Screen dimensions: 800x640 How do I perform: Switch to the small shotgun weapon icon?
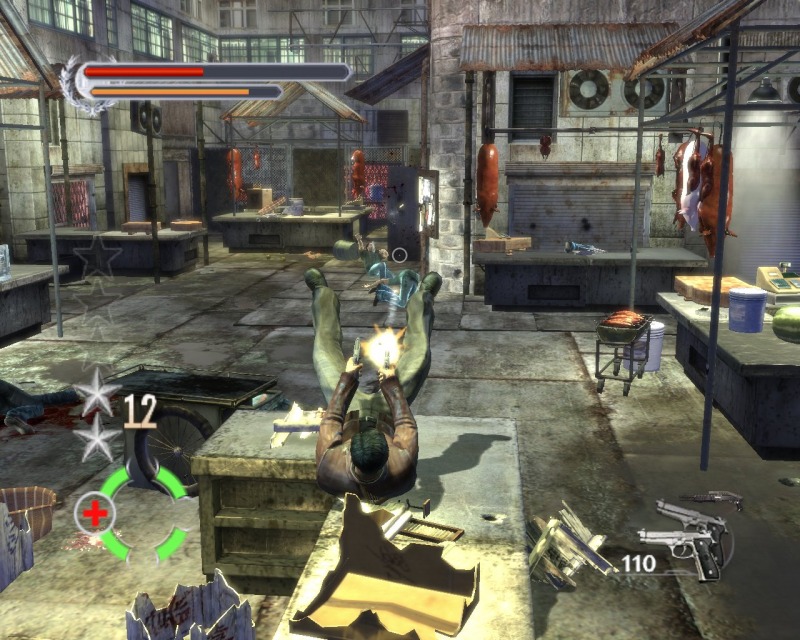coord(712,496)
